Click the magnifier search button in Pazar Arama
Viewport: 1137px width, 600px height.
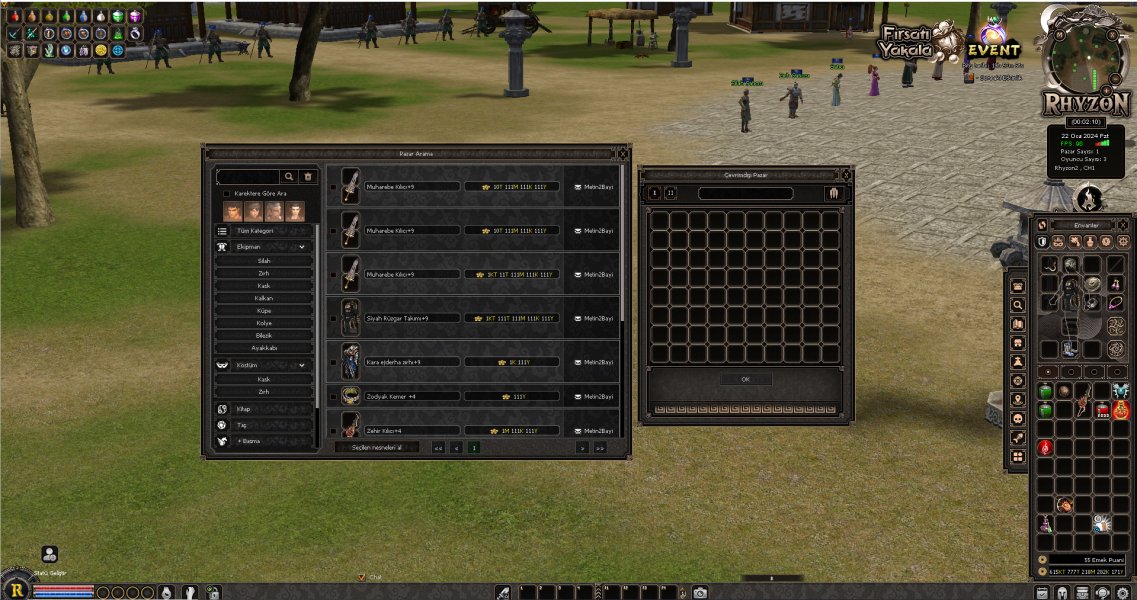point(289,176)
